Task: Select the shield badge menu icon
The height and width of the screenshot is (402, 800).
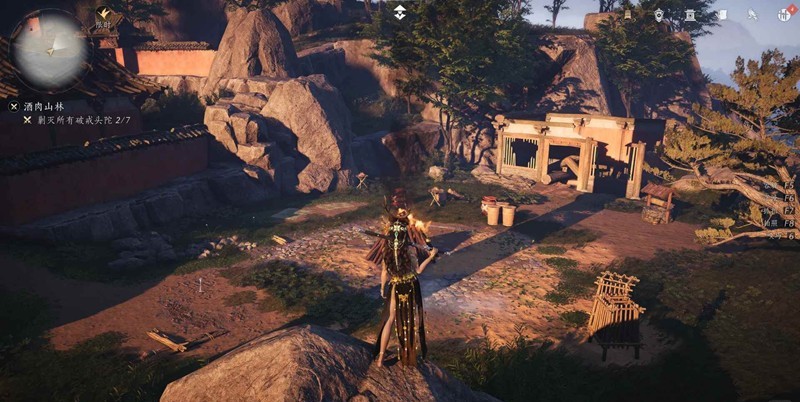Action: (x=658, y=14)
